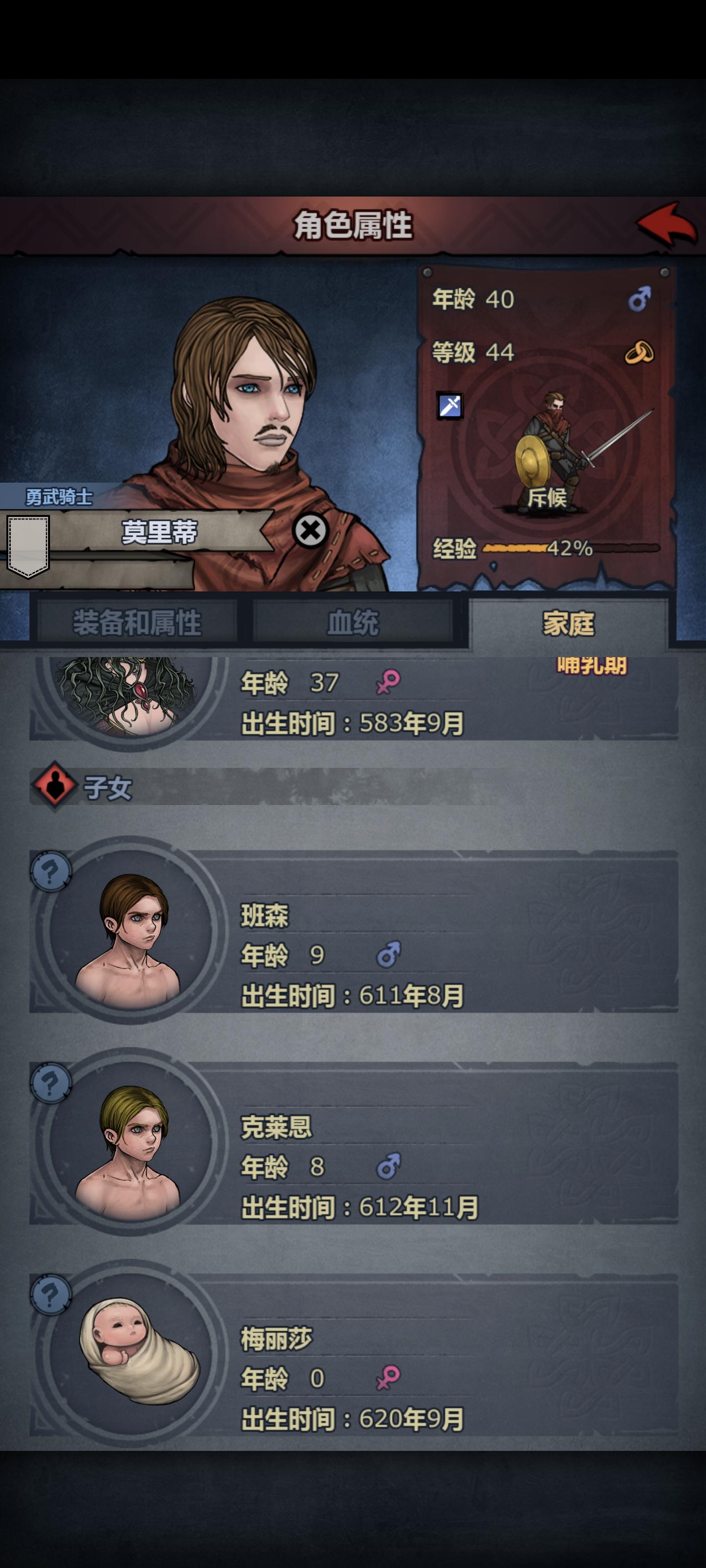Toggle the male symbol on 克莱恩's entry
The width and height of the screenshot is (706, 1568).
[x=390, y=1167]
